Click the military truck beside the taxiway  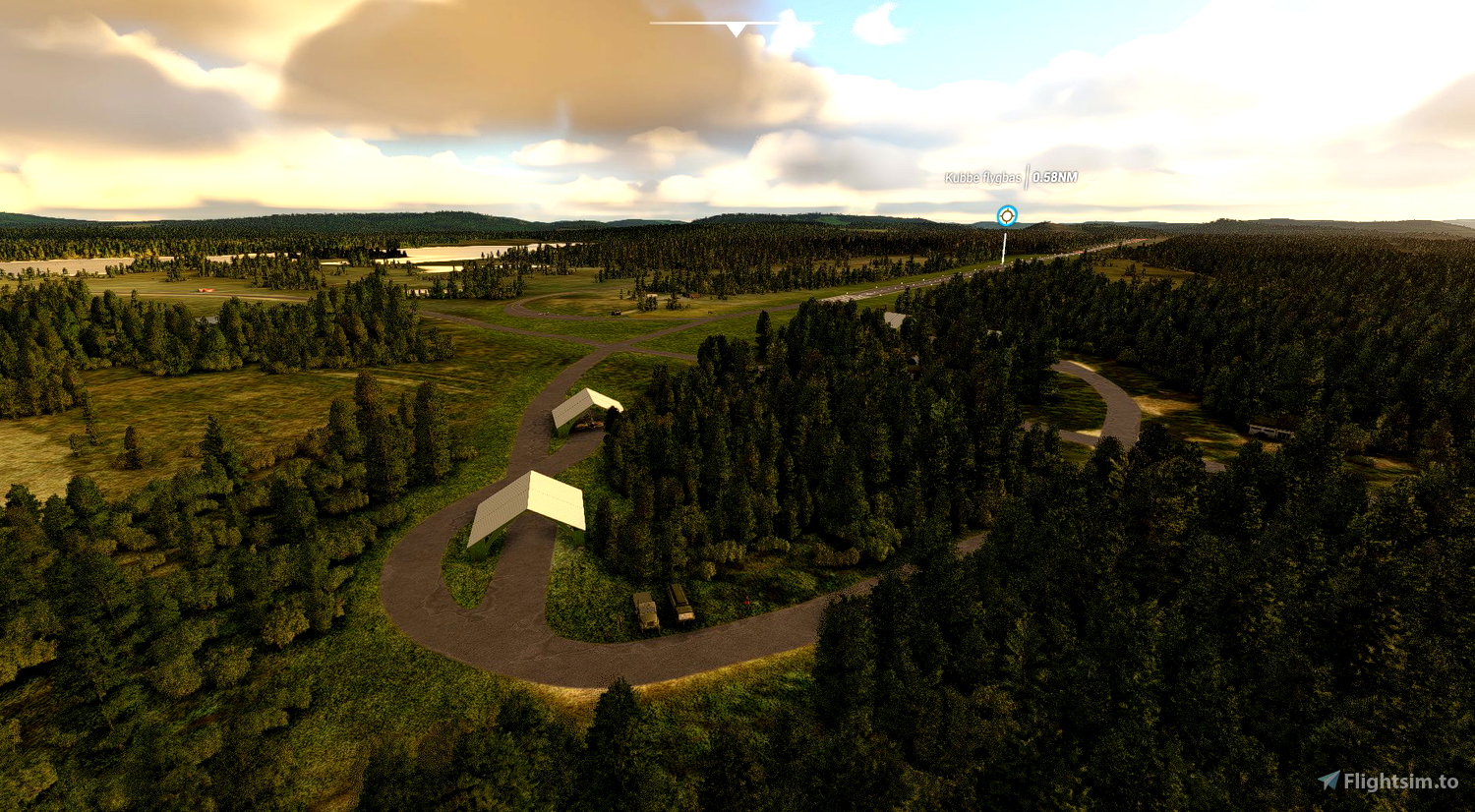pos(644,609)
